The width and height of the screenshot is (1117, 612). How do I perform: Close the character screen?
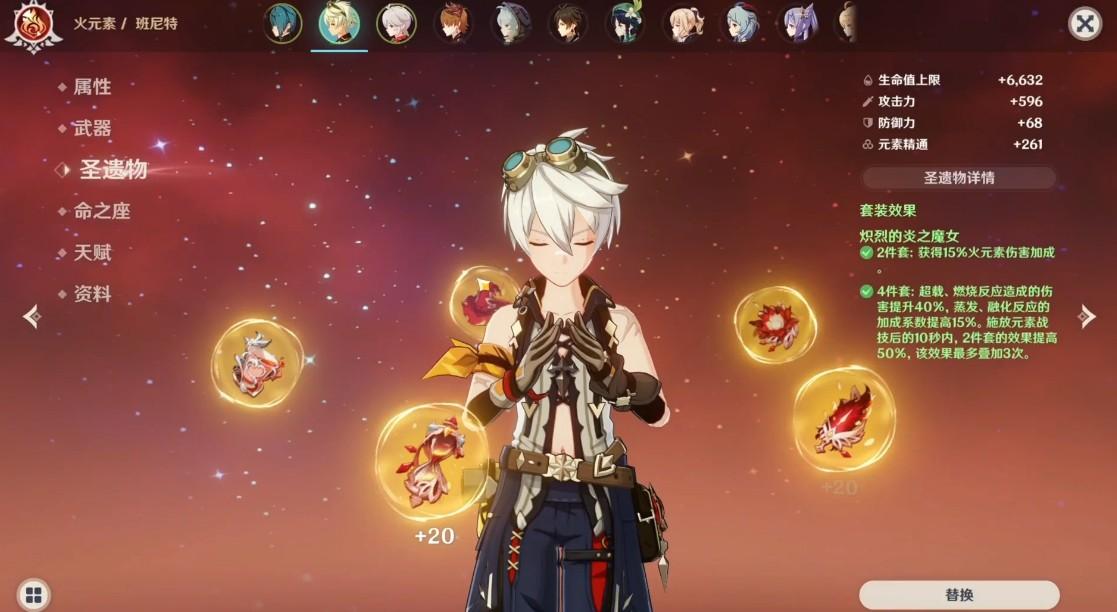pos(1085,23)
